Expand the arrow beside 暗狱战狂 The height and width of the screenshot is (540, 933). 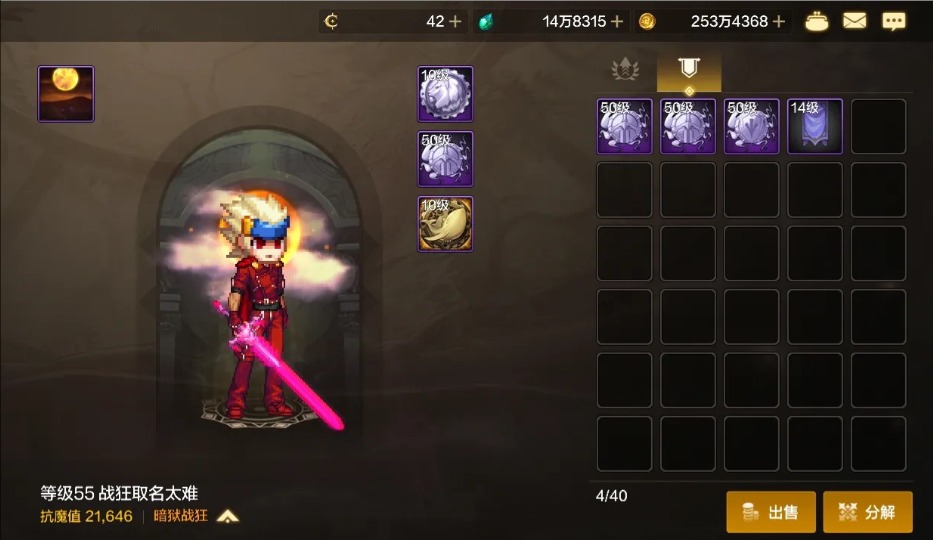click(228, 516)
